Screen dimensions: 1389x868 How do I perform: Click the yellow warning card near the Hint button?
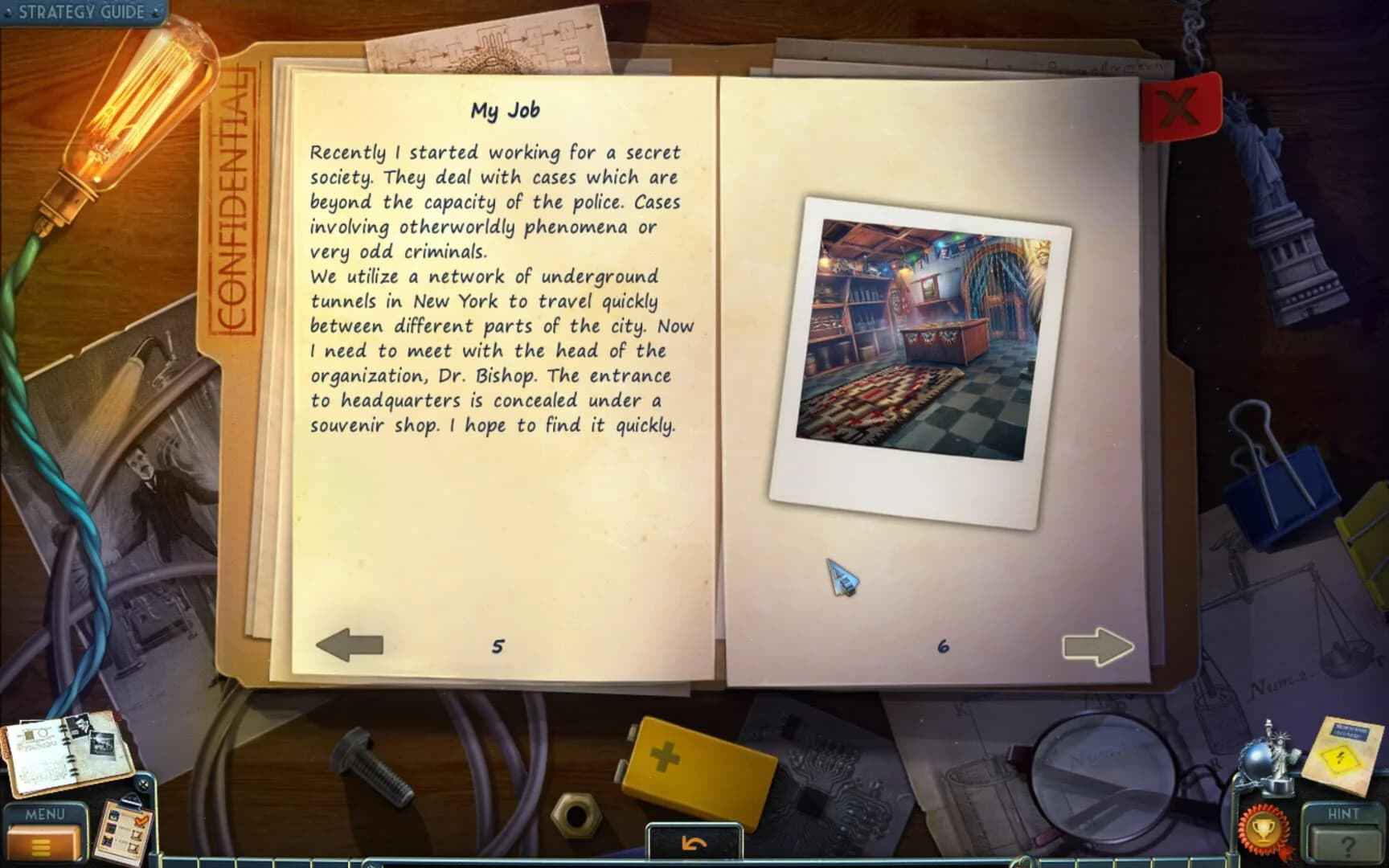(x=1339, y=756)
